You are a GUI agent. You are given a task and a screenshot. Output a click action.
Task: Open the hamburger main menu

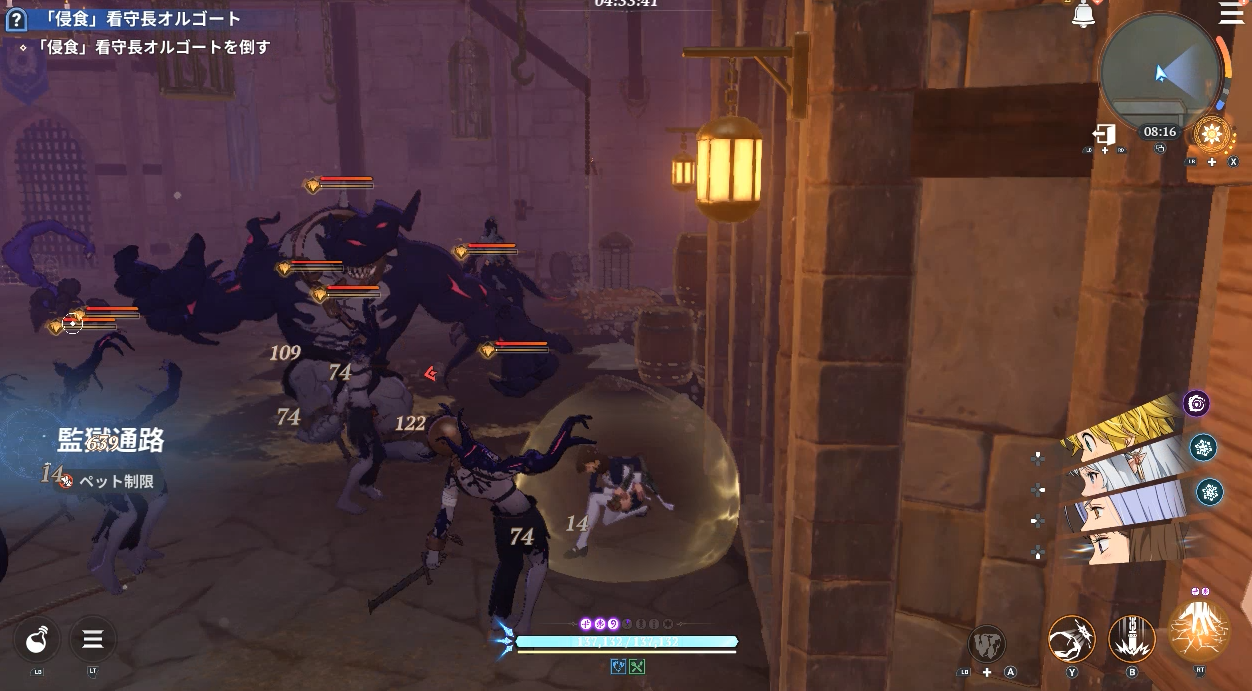click(x=1230, y=13)
